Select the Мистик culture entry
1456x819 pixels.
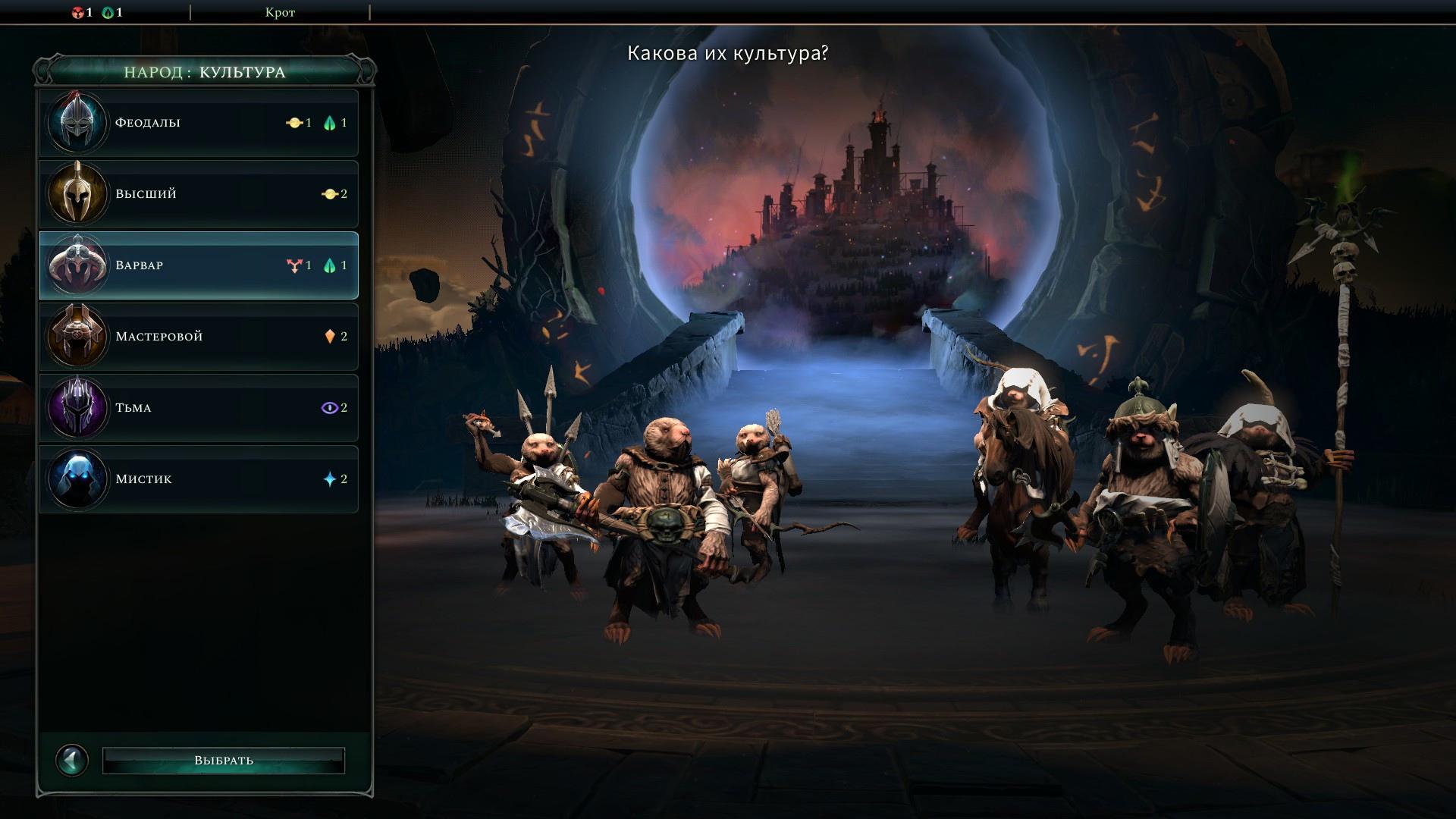(199, 479)
